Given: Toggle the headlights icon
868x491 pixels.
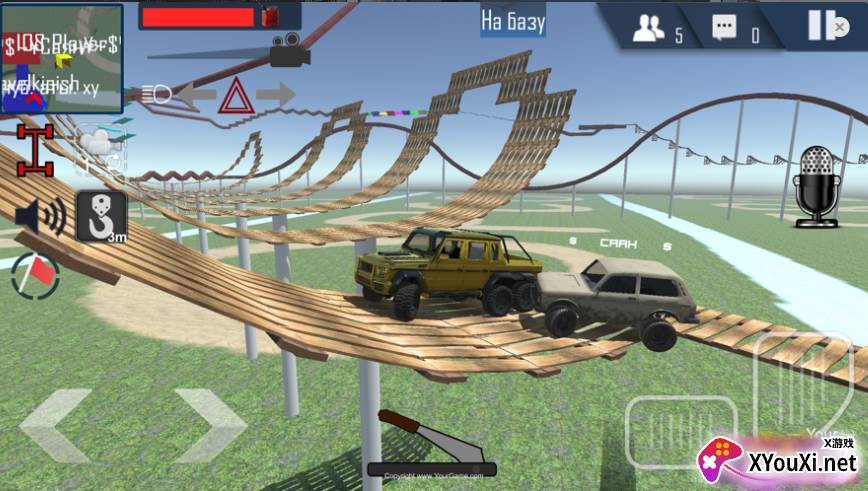Looking at the screenshot, I should pyautogui.click(x=158, y=95).
